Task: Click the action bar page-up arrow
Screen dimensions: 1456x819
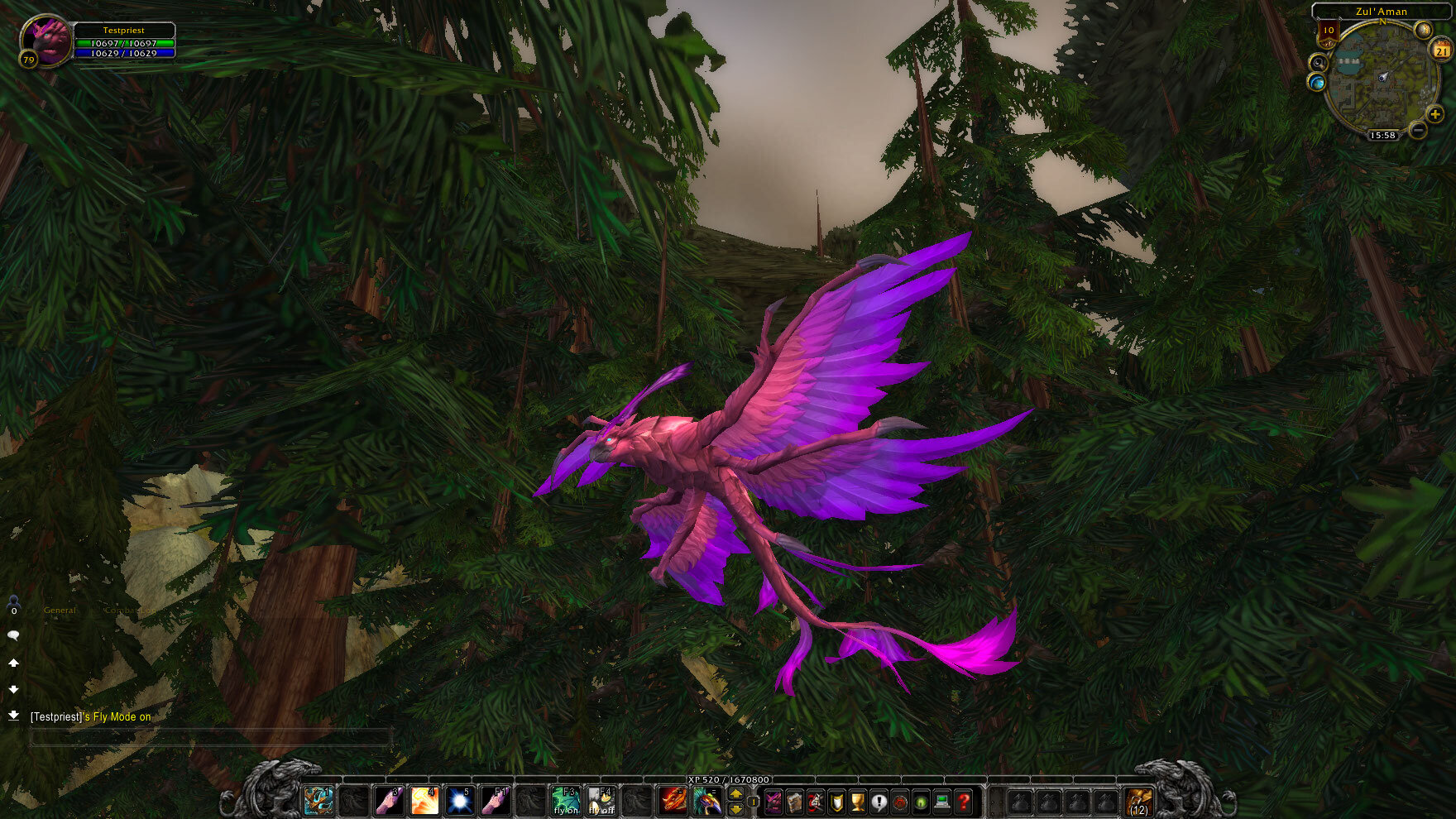Action: 735,793
